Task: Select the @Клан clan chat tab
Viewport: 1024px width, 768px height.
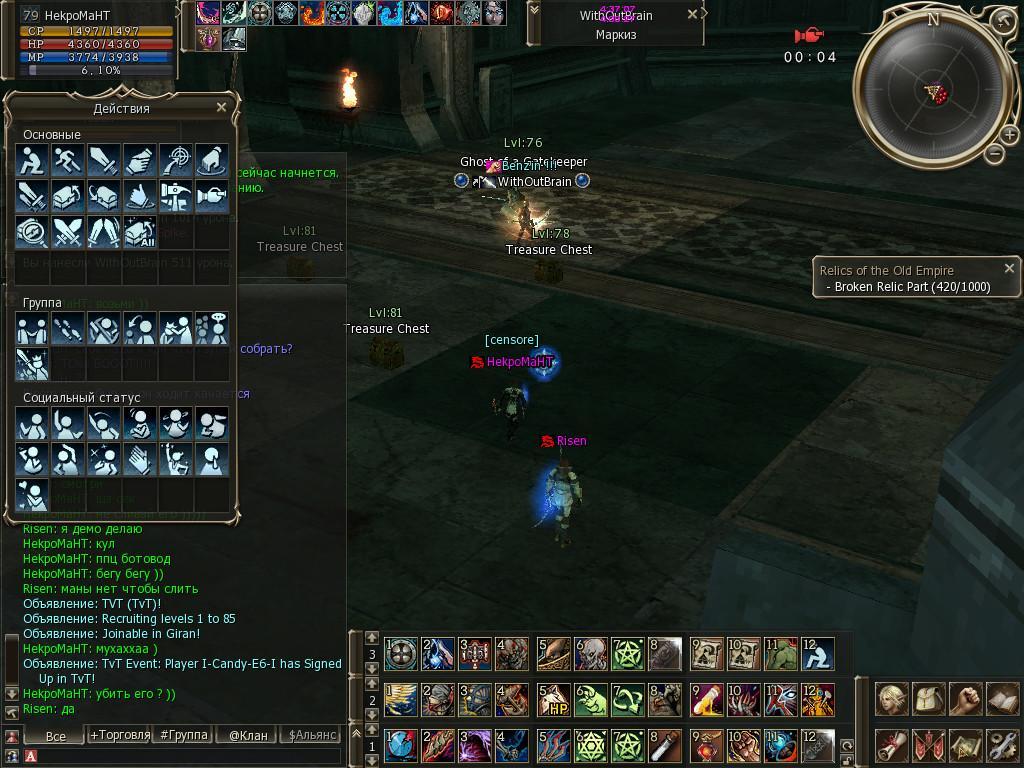Action: 248,735
